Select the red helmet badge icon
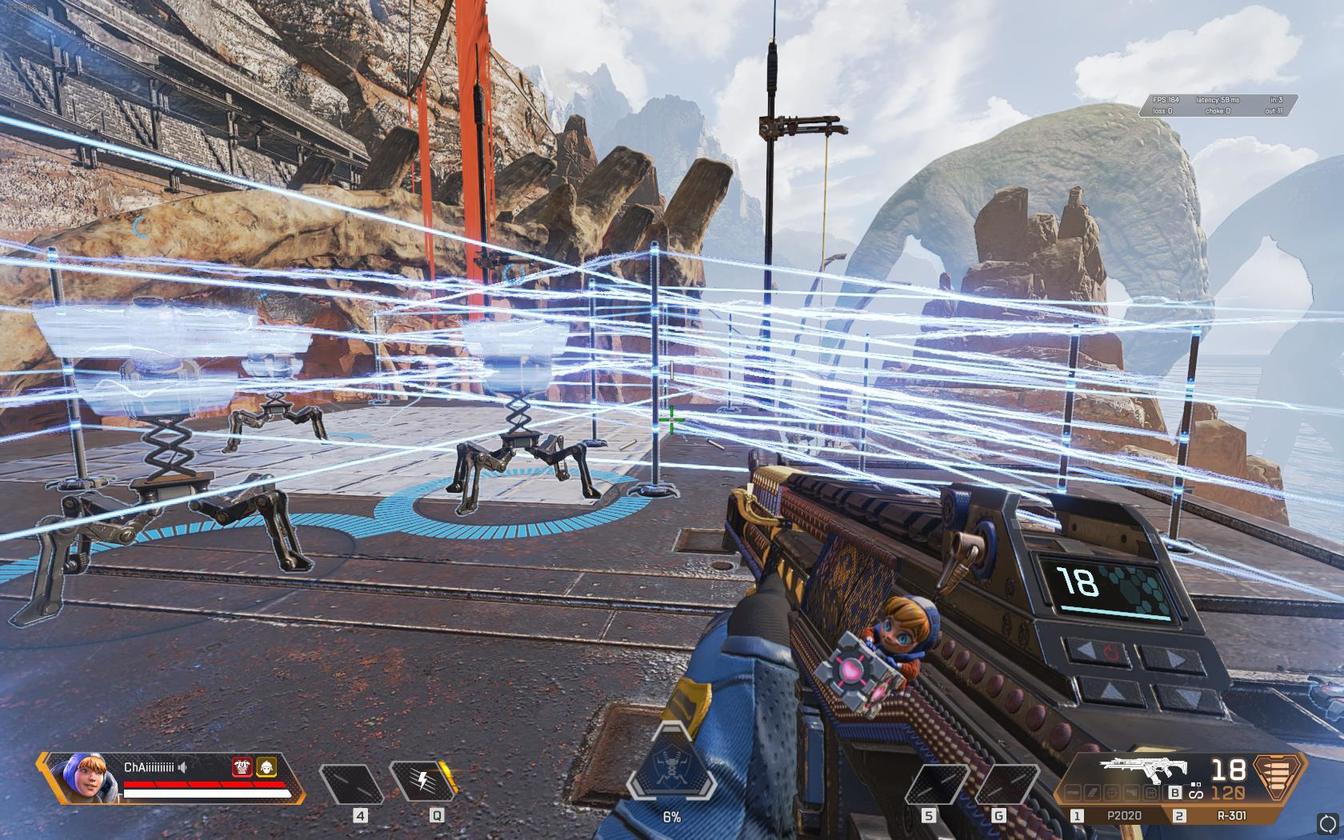The image size is (1344, 840). (241, 767)
